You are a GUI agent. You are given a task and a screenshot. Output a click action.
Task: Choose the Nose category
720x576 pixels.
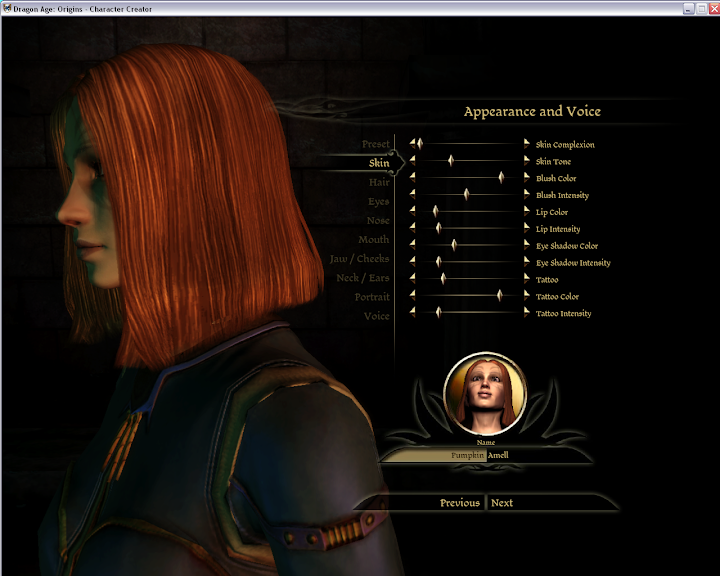(378, 221)
